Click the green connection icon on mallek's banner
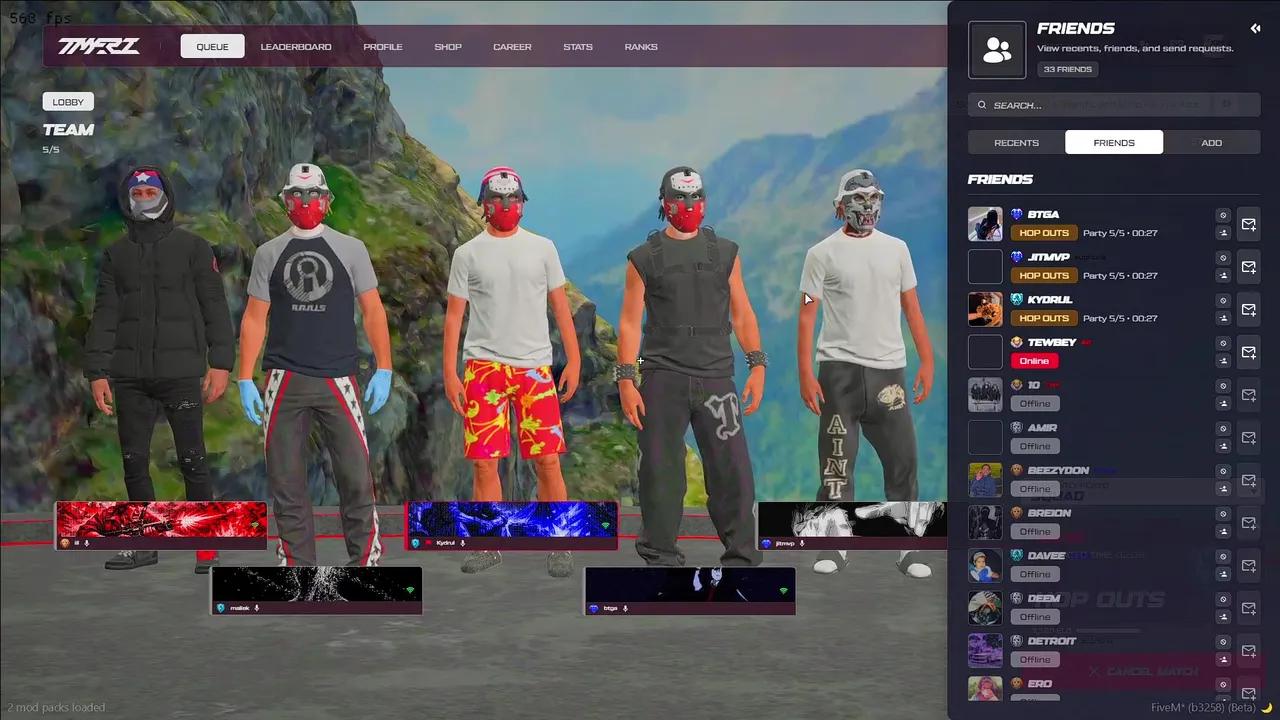This screenshot has width=1280, height=720. [411, 588]
